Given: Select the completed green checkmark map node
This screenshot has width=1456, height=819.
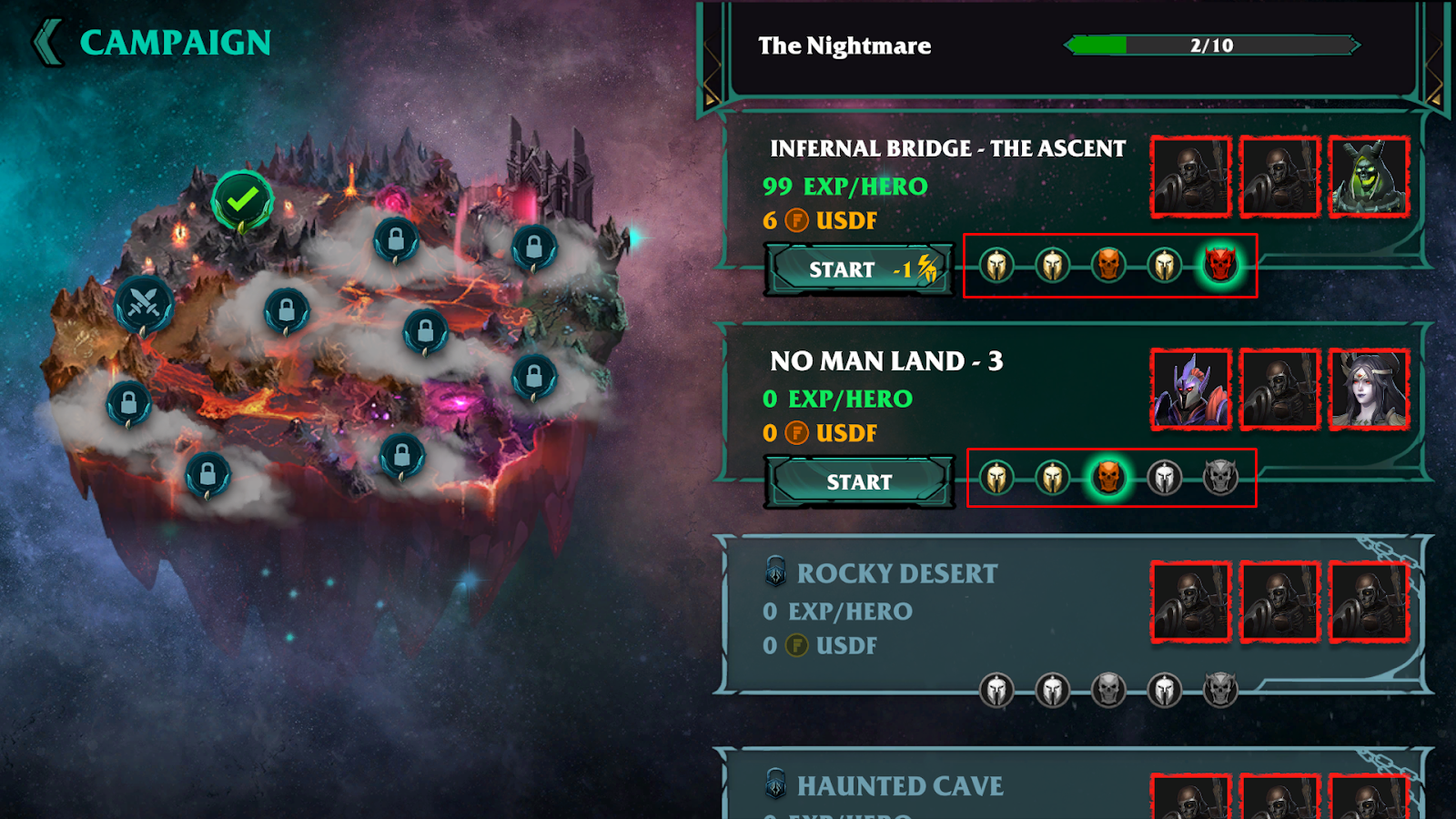Looking at the screenshot, I should coord(242,199).
